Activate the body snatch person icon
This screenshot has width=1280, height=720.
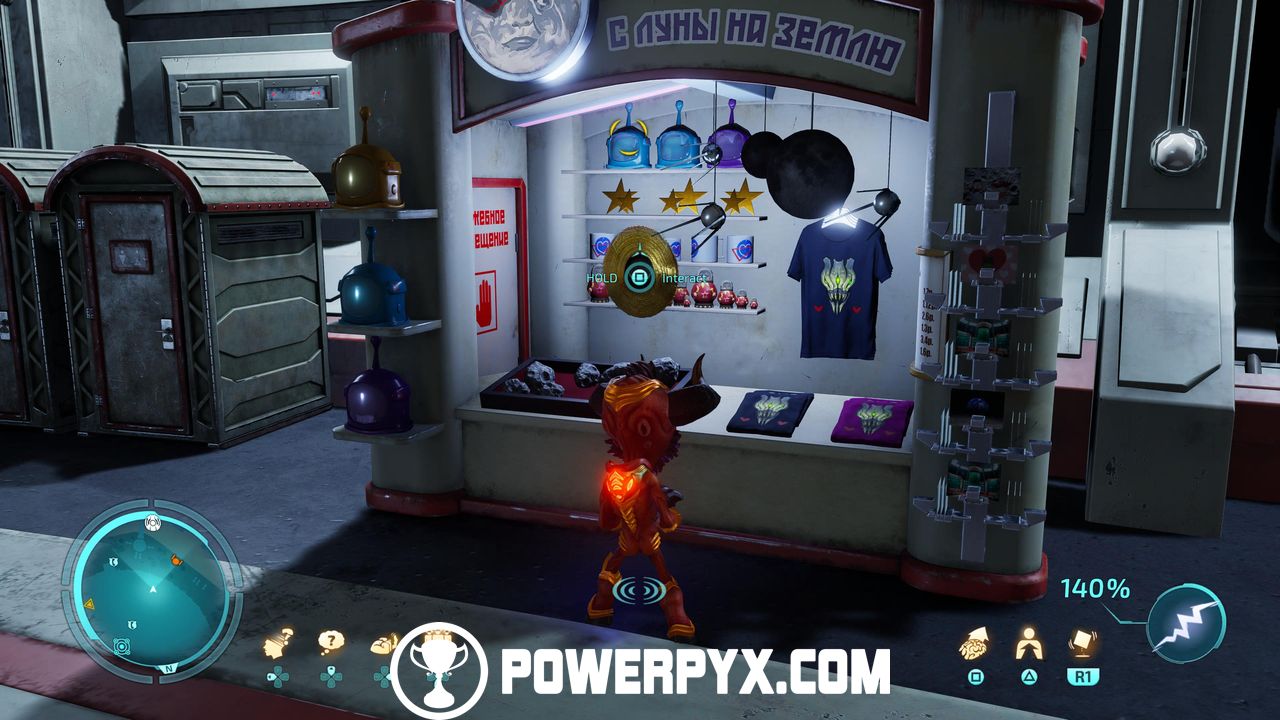(x=1029, y=643)
